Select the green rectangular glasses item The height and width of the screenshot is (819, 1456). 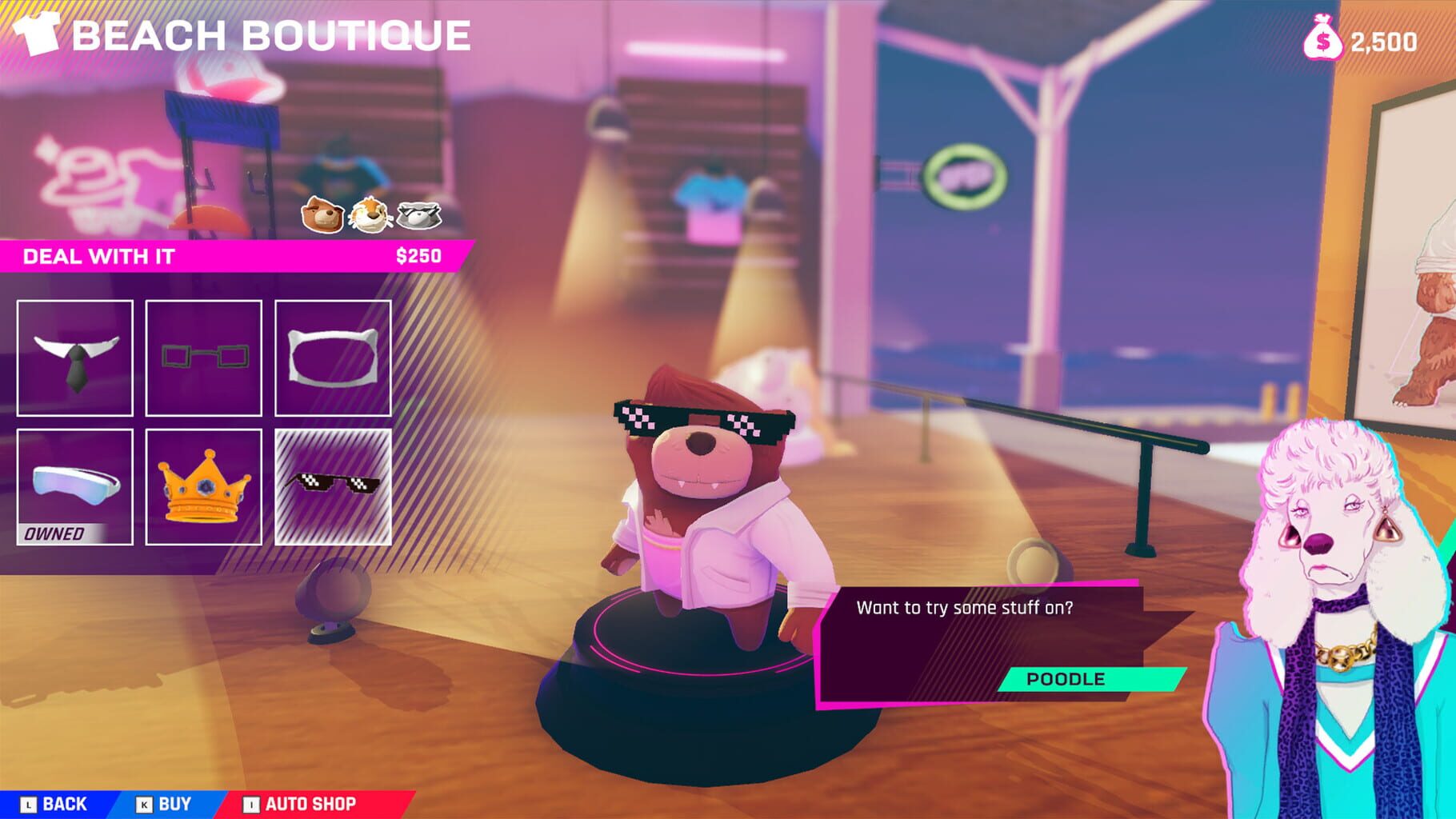(205, 358)
